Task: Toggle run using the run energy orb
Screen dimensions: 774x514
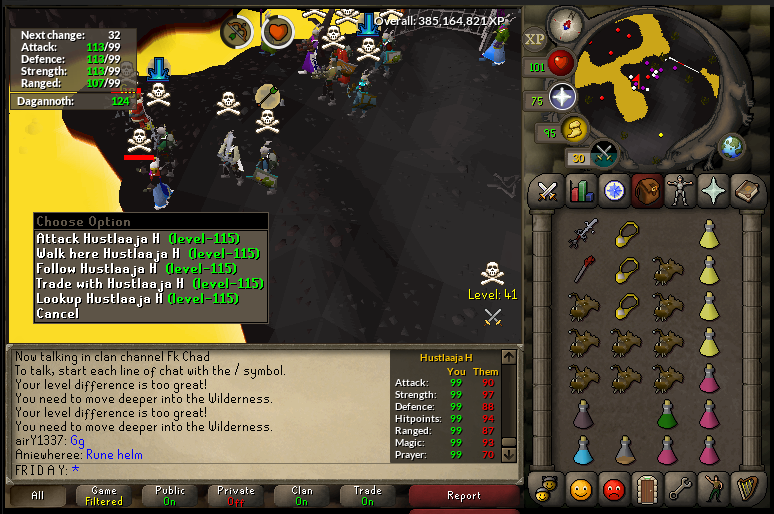Action: click(x=574, y=128)
